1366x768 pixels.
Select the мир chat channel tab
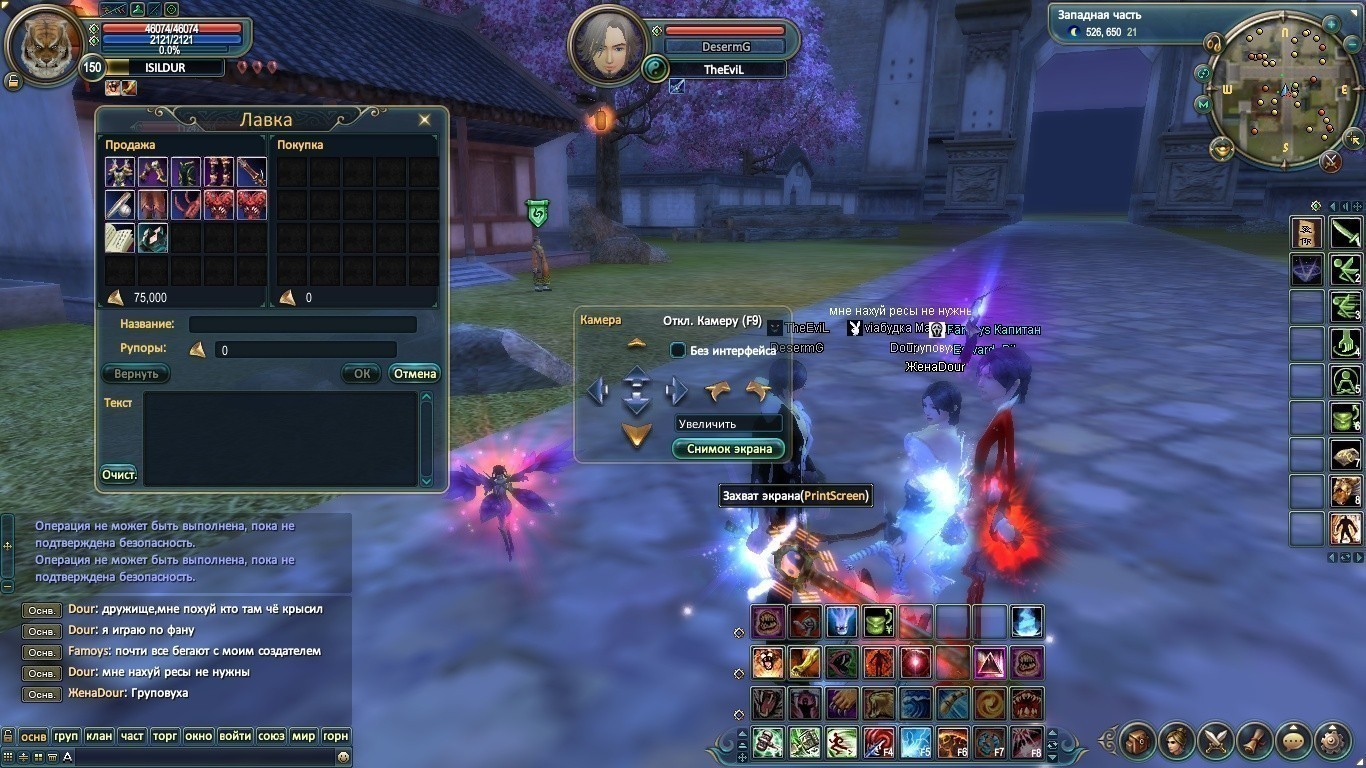coord(303,736)
